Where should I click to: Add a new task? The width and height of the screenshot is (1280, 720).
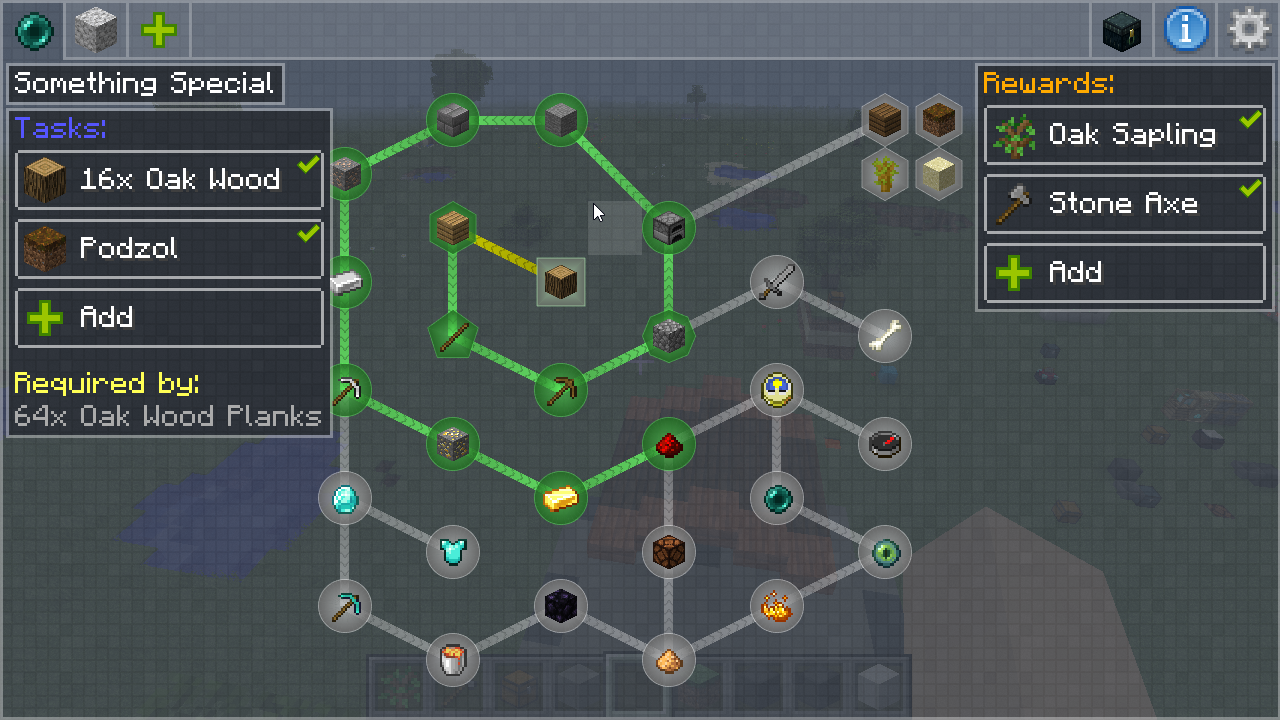coord(169,318)
